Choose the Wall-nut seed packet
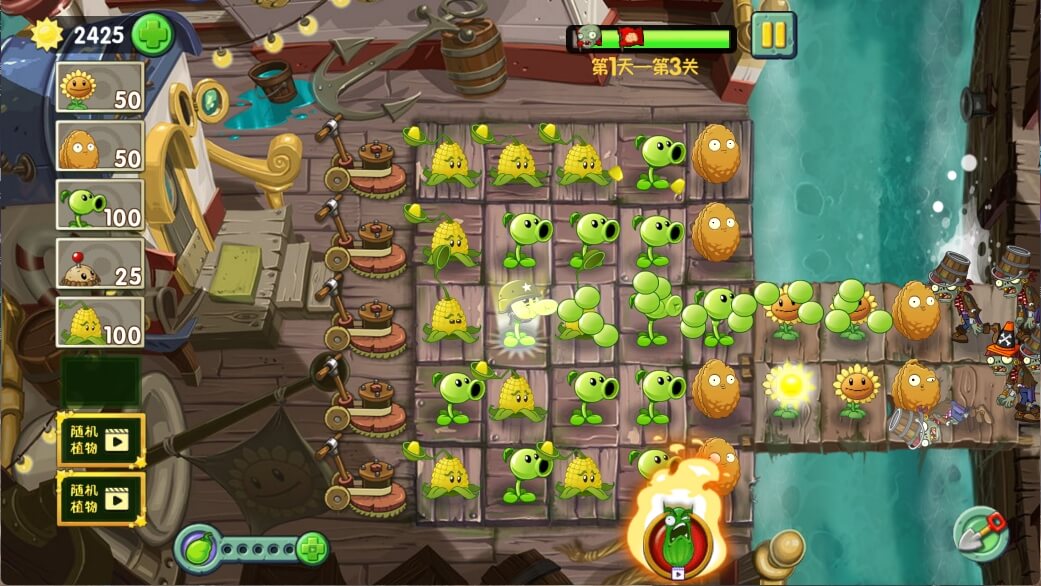The width and height of the screenshot is (1041, 586). point(100,146)
